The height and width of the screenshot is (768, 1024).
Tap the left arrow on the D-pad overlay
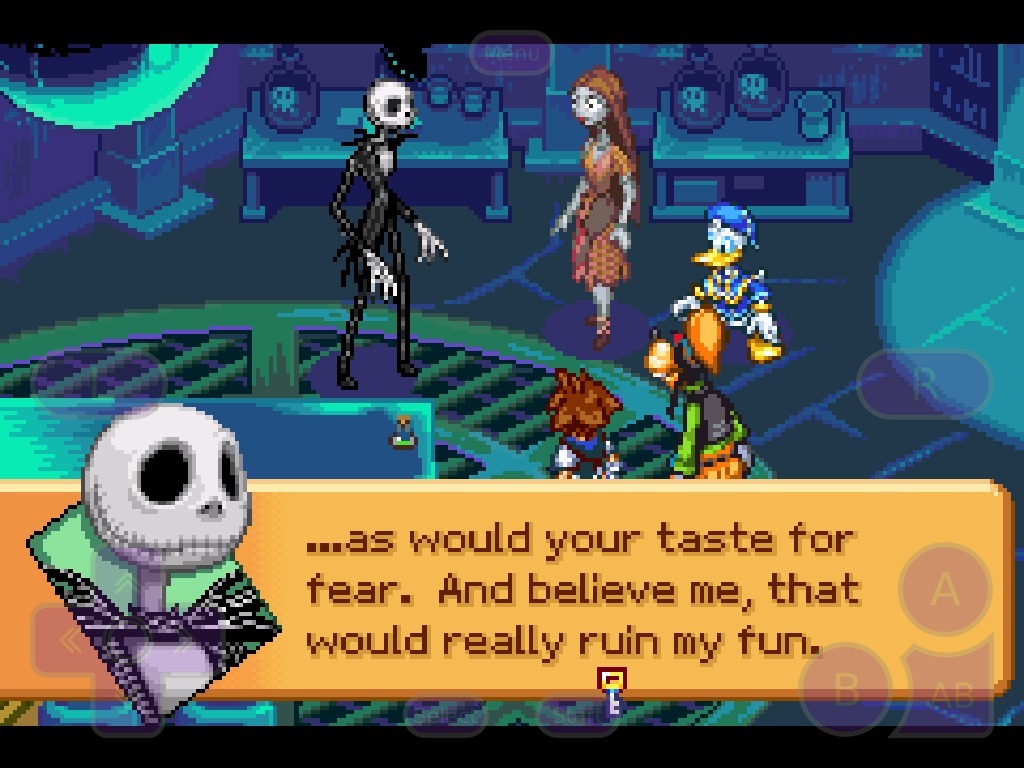[x=70, y=642]
